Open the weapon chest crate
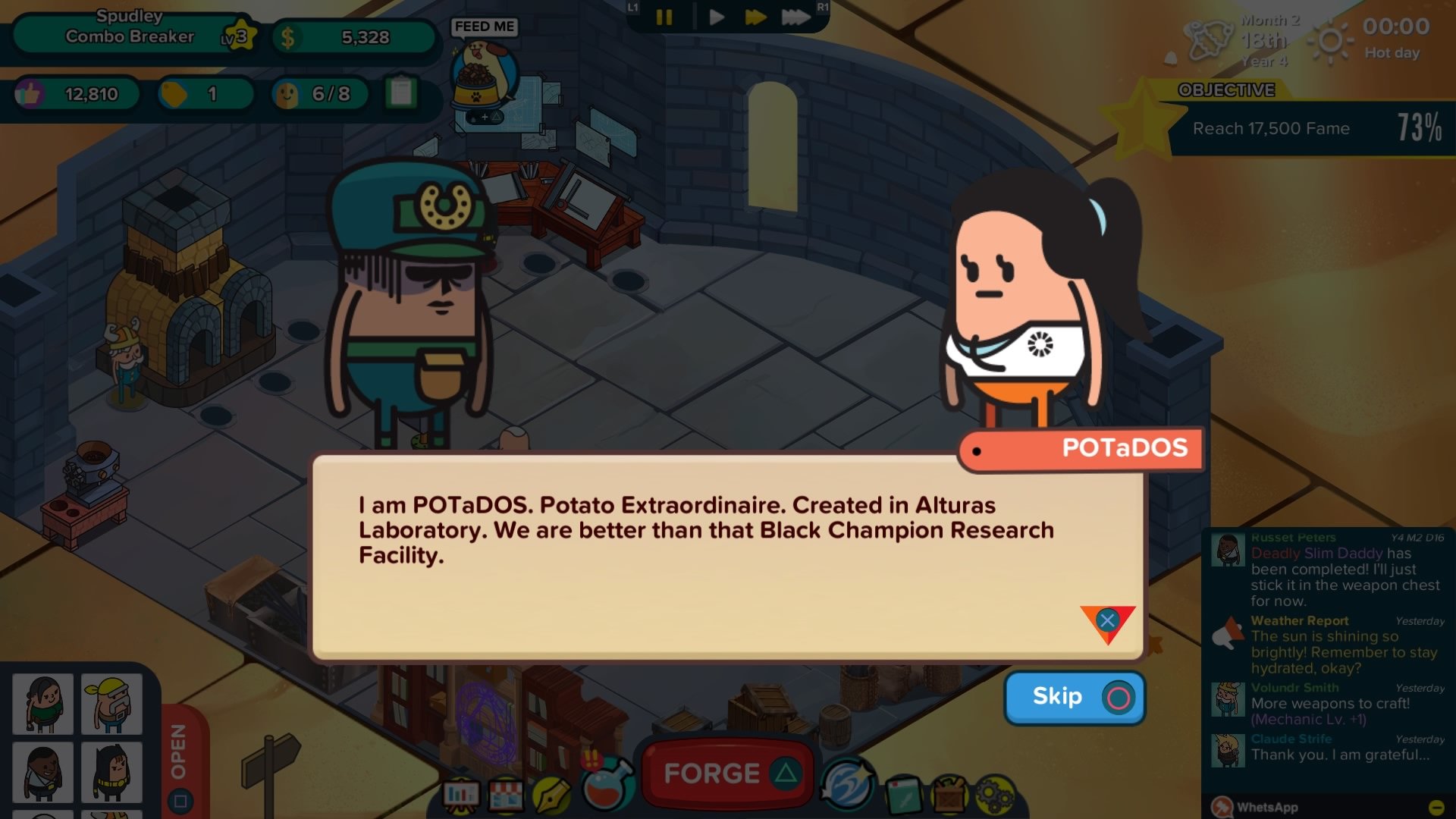Screen dimensions: 1456x819 point(949,794)
